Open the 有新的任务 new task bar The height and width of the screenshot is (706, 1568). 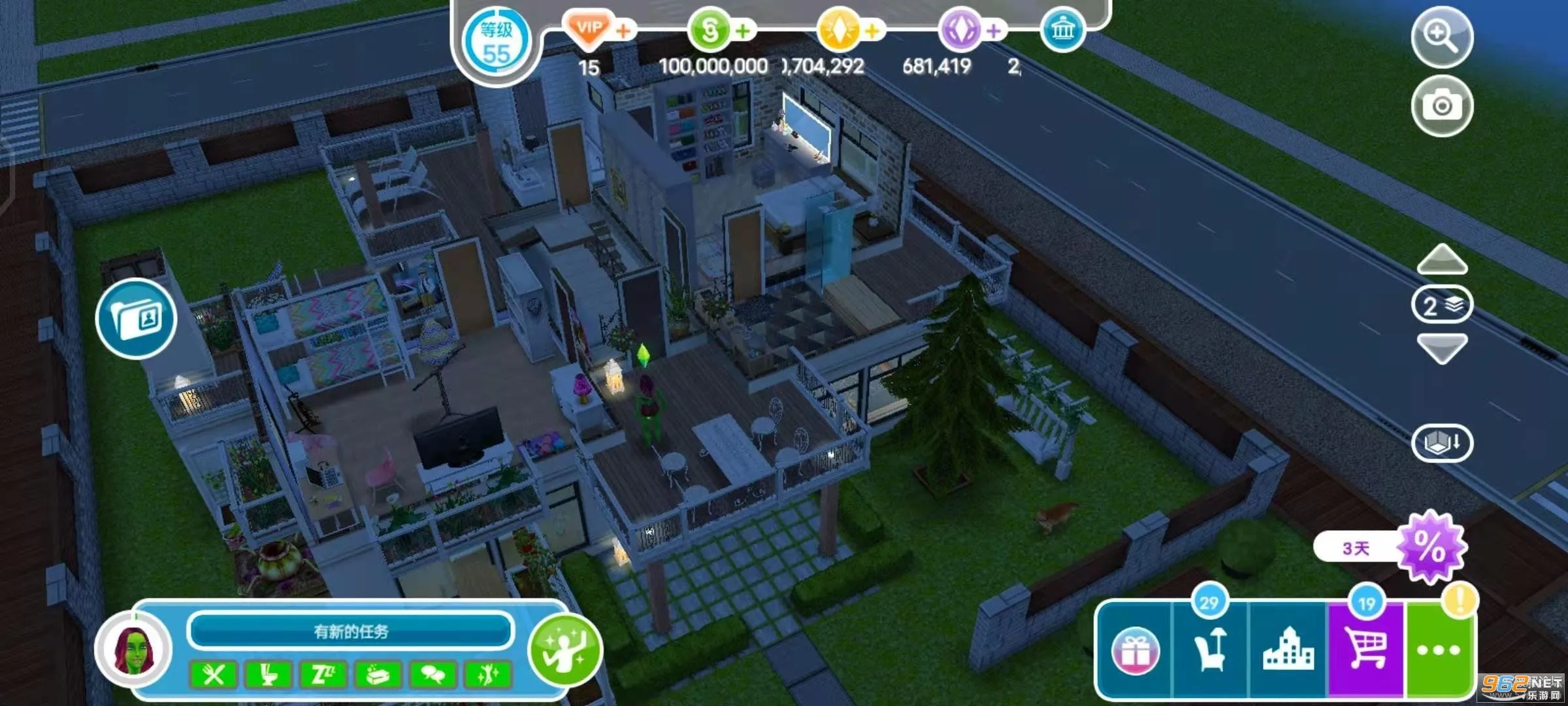[351, 631]
